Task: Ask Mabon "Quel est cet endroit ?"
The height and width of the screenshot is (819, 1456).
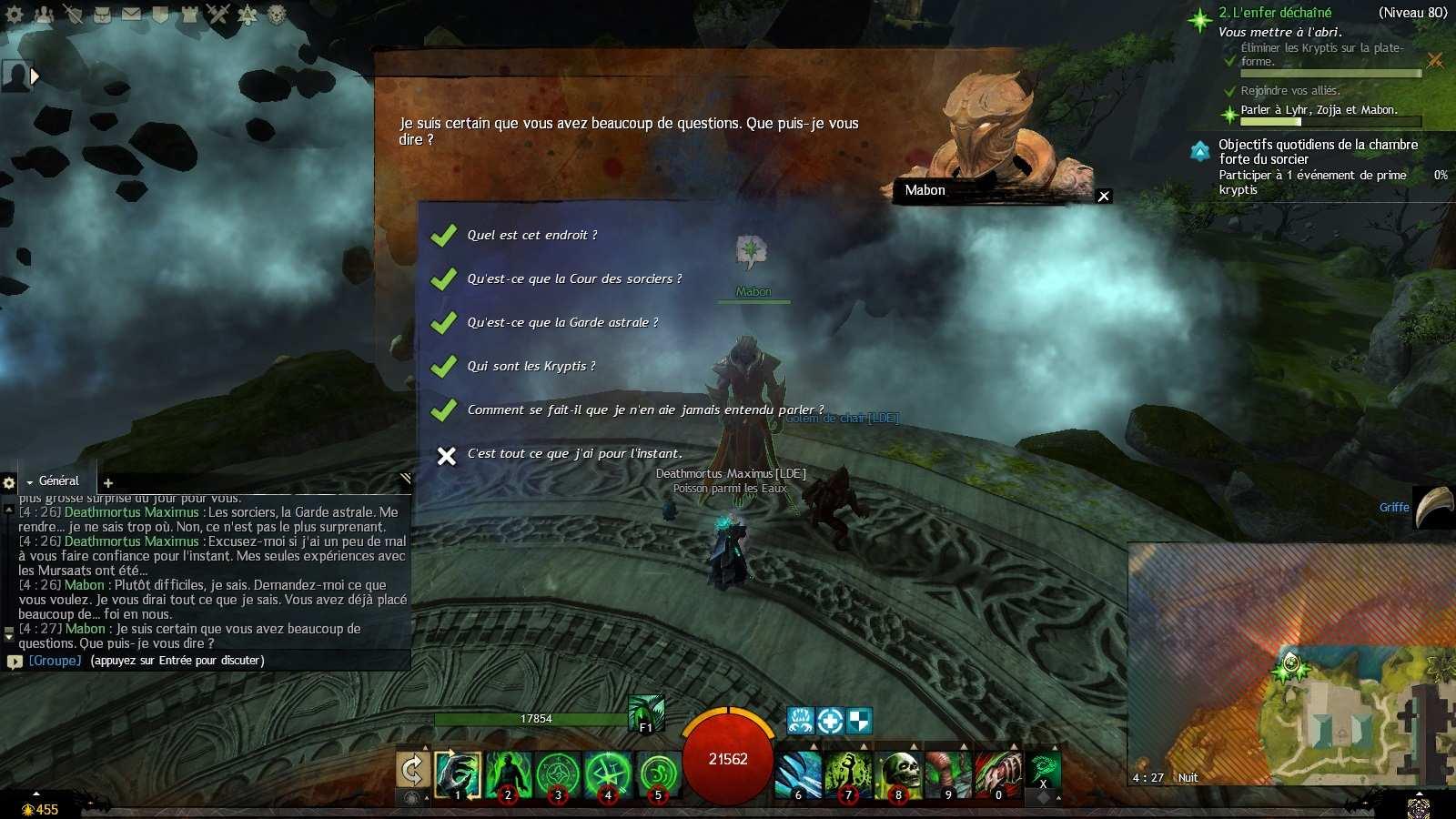Action: click(x=531, y=236)
